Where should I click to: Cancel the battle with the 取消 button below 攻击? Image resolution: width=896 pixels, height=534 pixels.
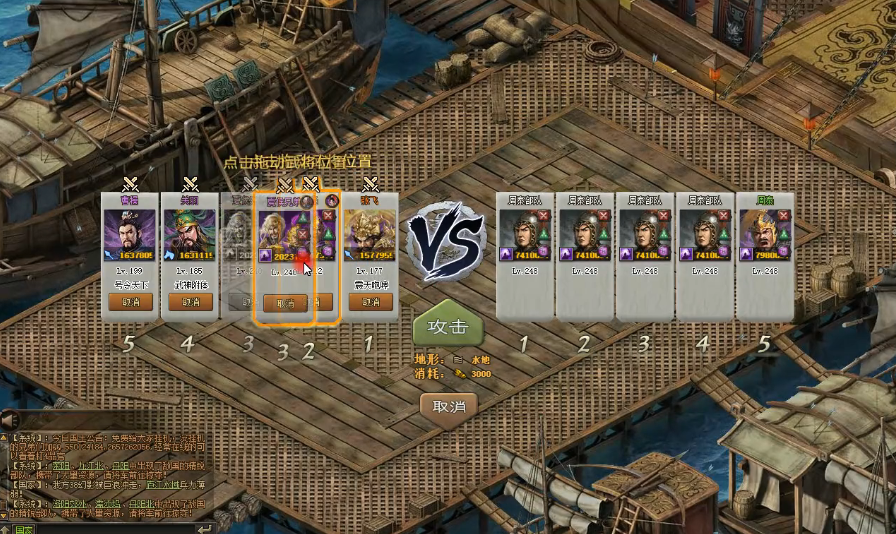tap(447, 406)
